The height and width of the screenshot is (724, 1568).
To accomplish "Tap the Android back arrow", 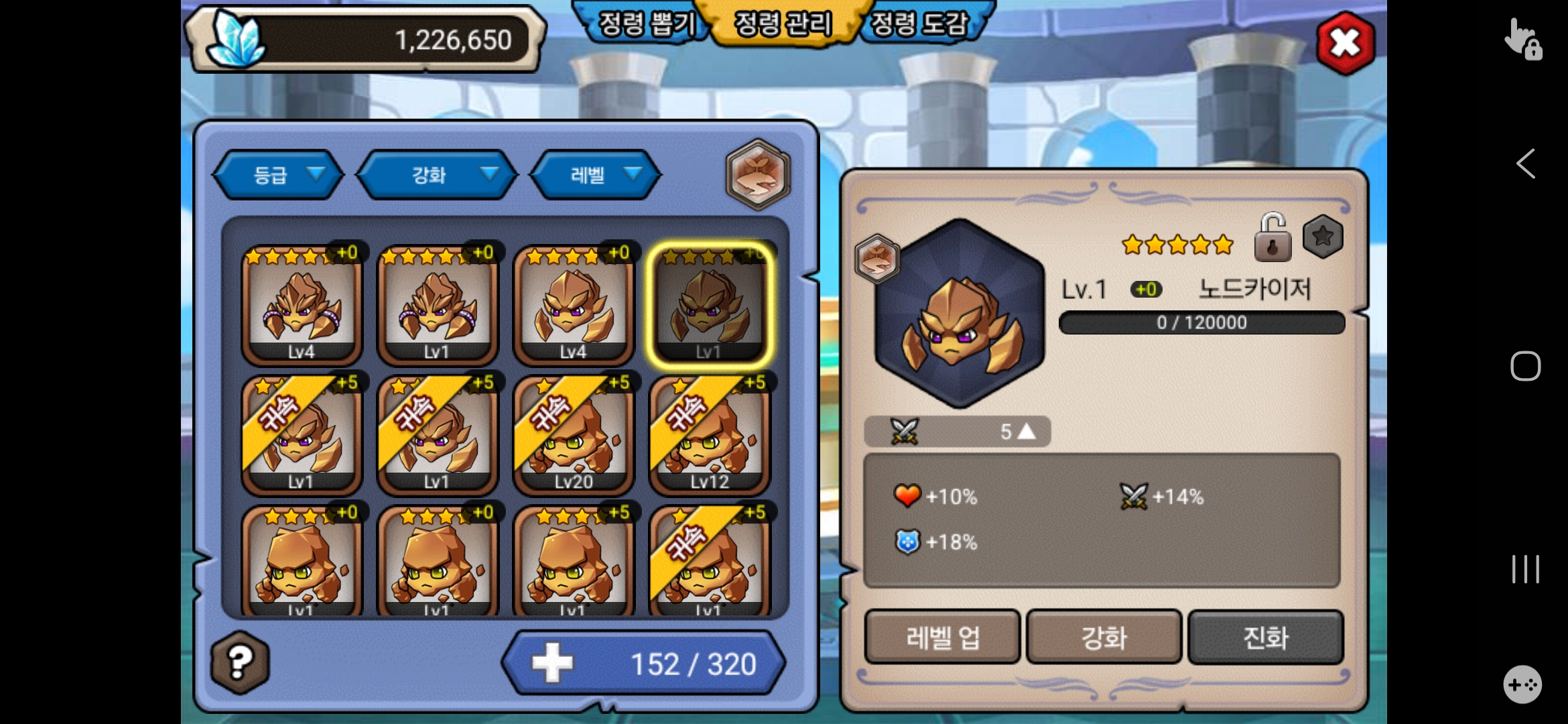I will [1526, 164].
